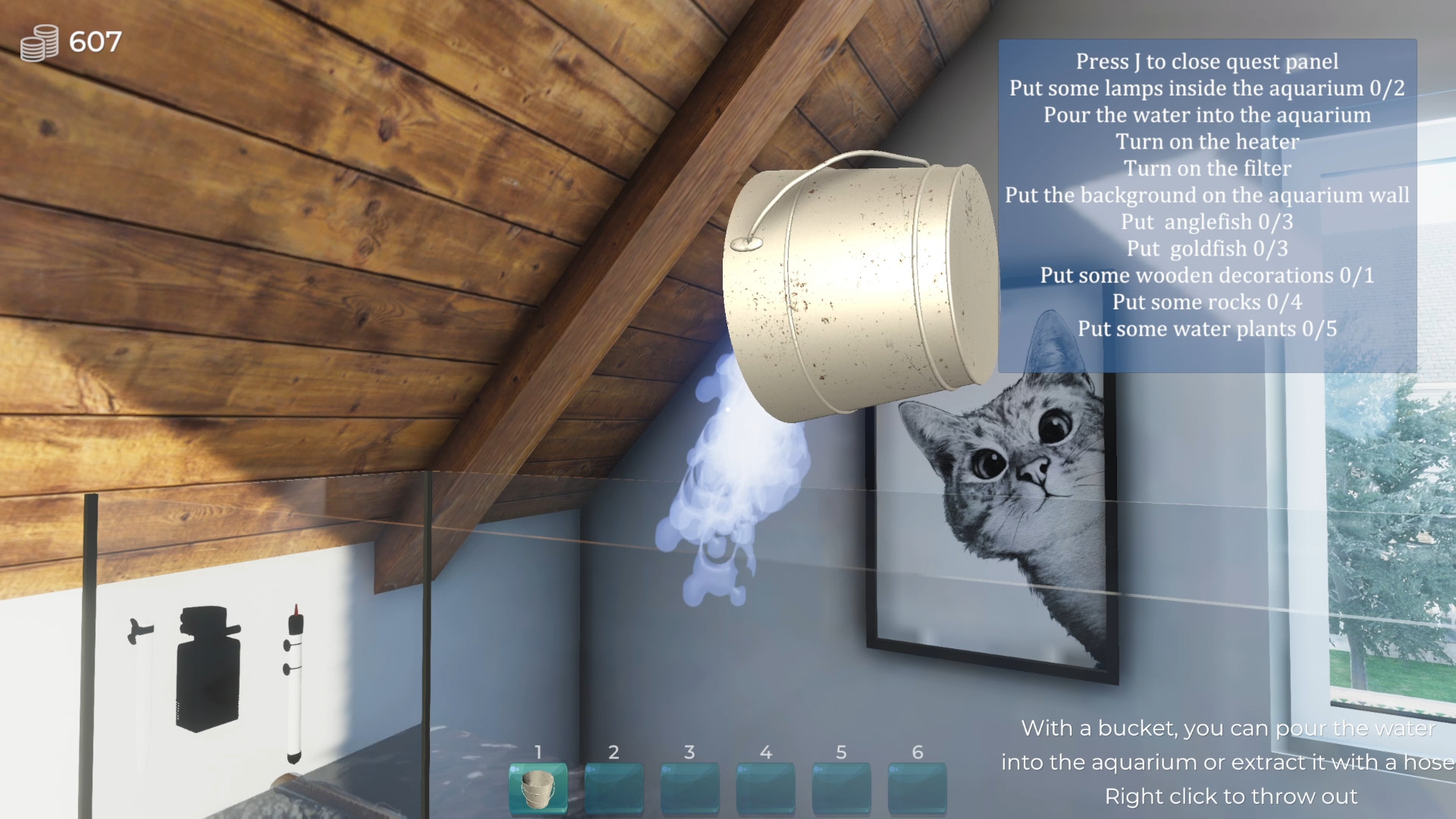Click empty hotbar slot 2

pyautogui.click(x=614, y=786)
